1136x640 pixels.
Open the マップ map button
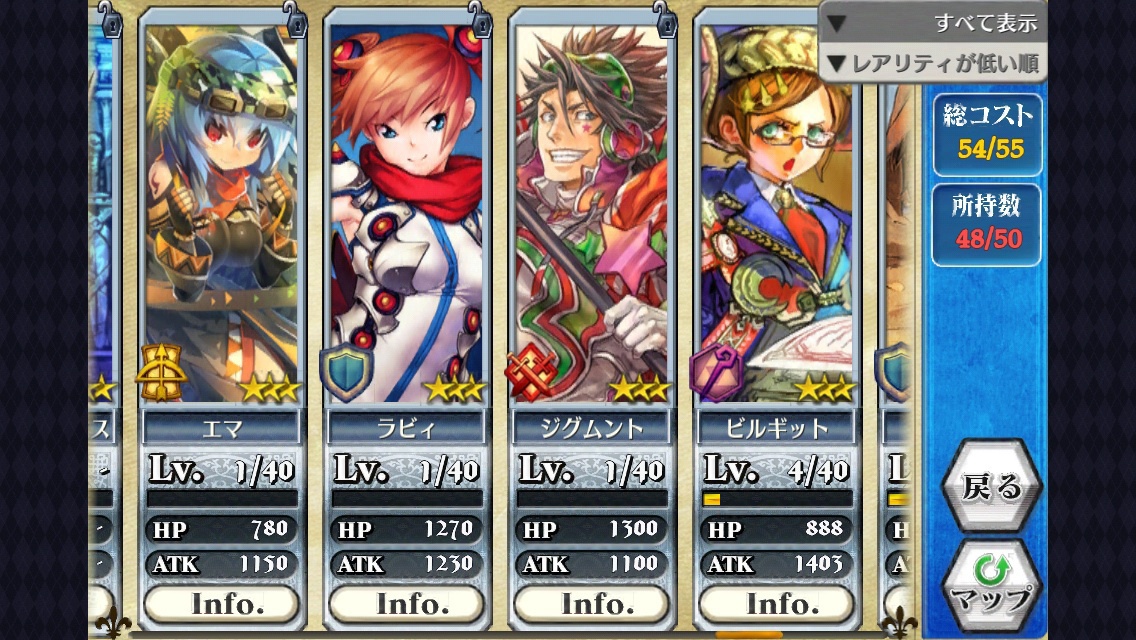click(x=991, y=586)
